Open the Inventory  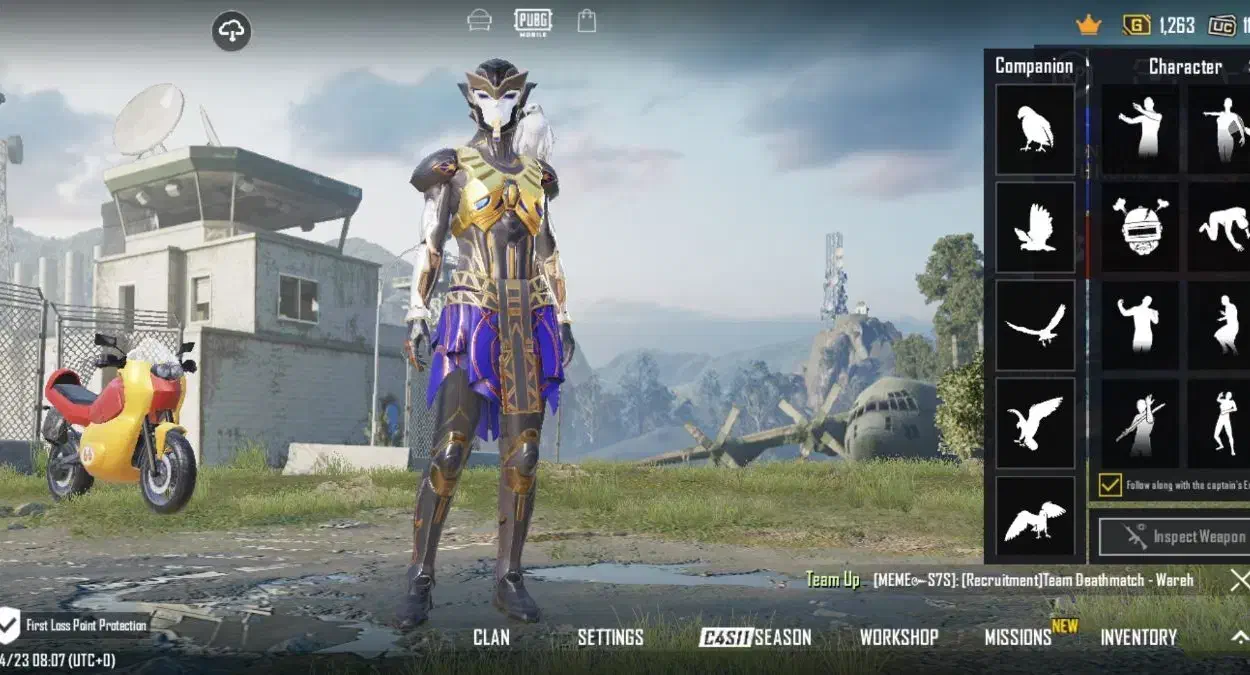pos(1138,638)
